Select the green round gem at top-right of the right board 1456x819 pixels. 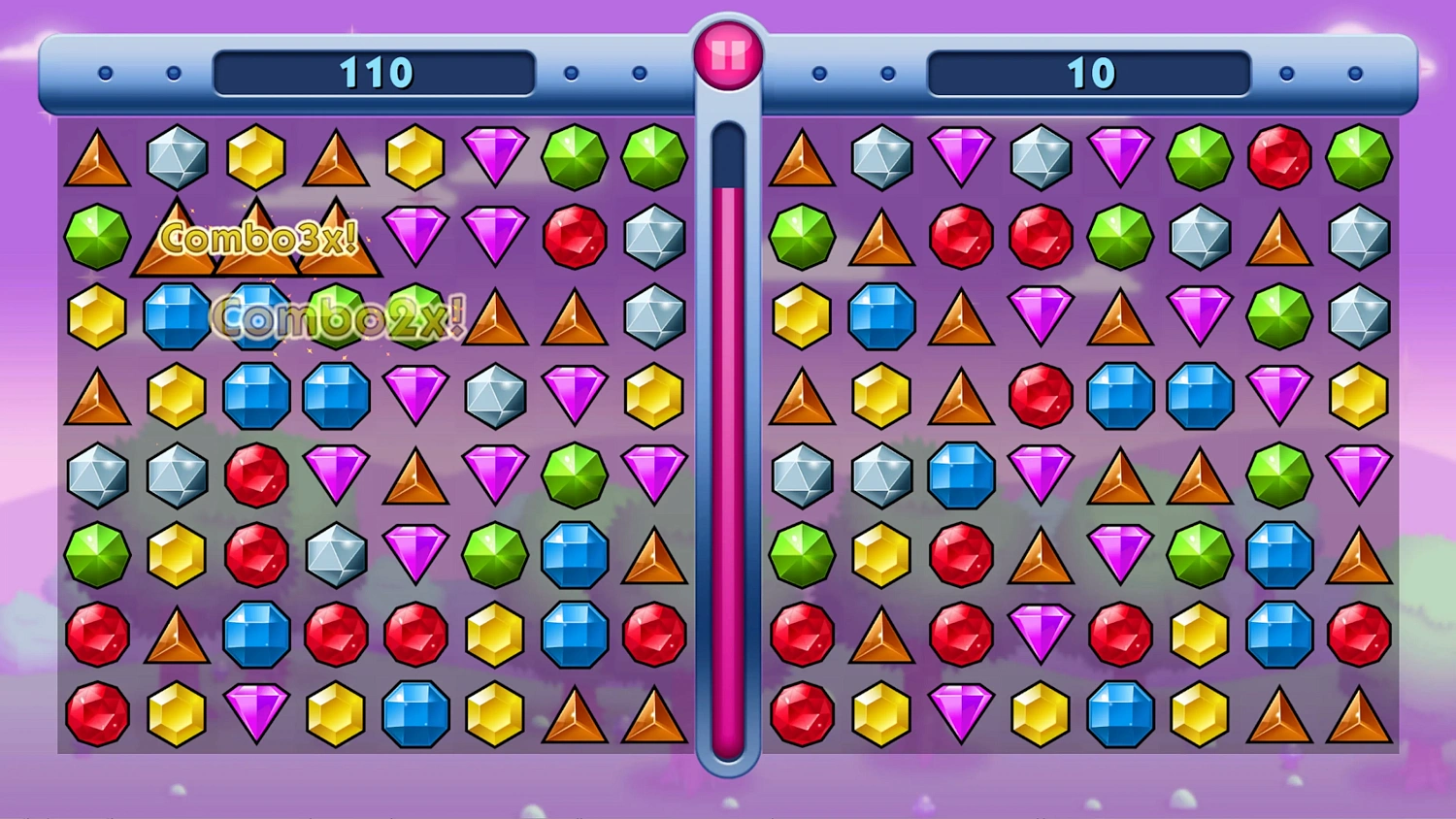tap(1358, 156)
